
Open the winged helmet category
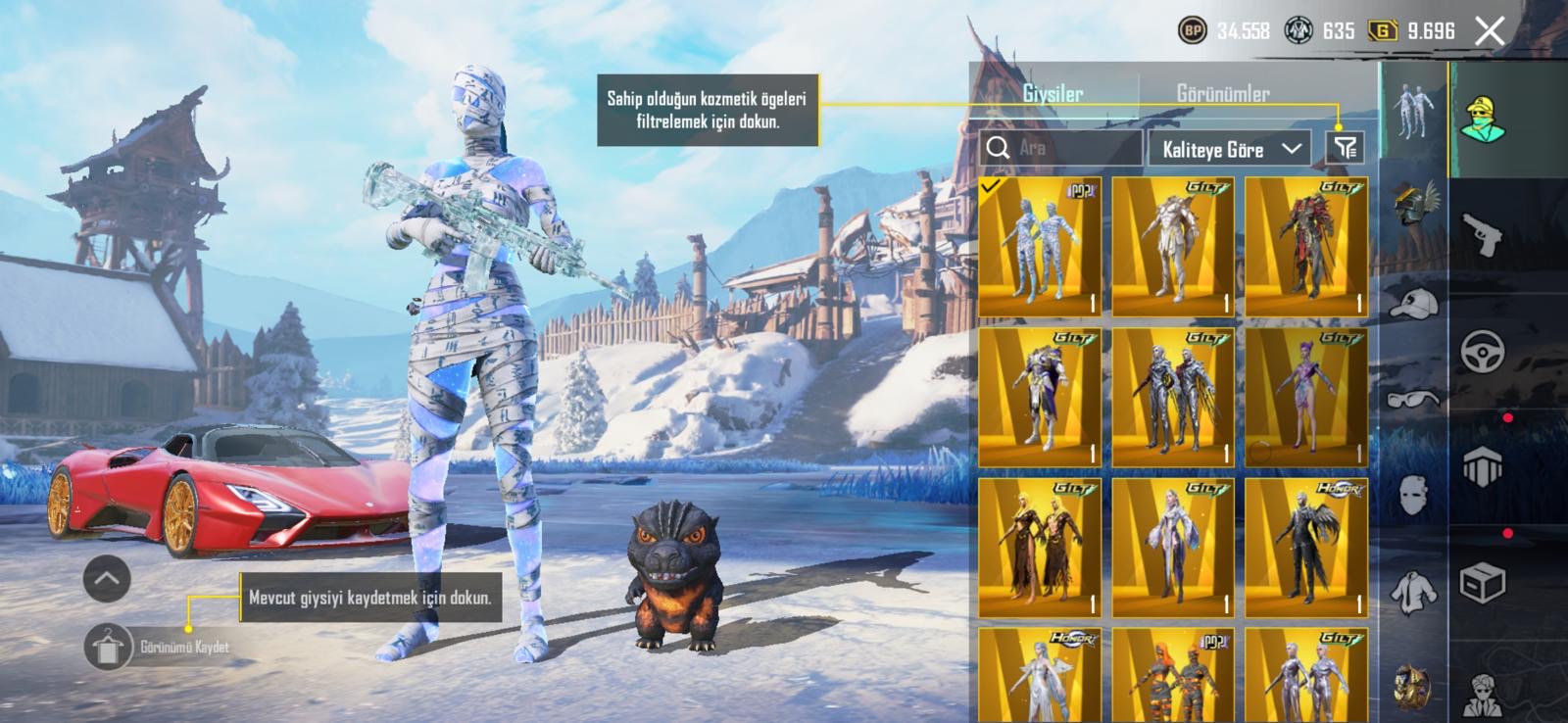1413,204
